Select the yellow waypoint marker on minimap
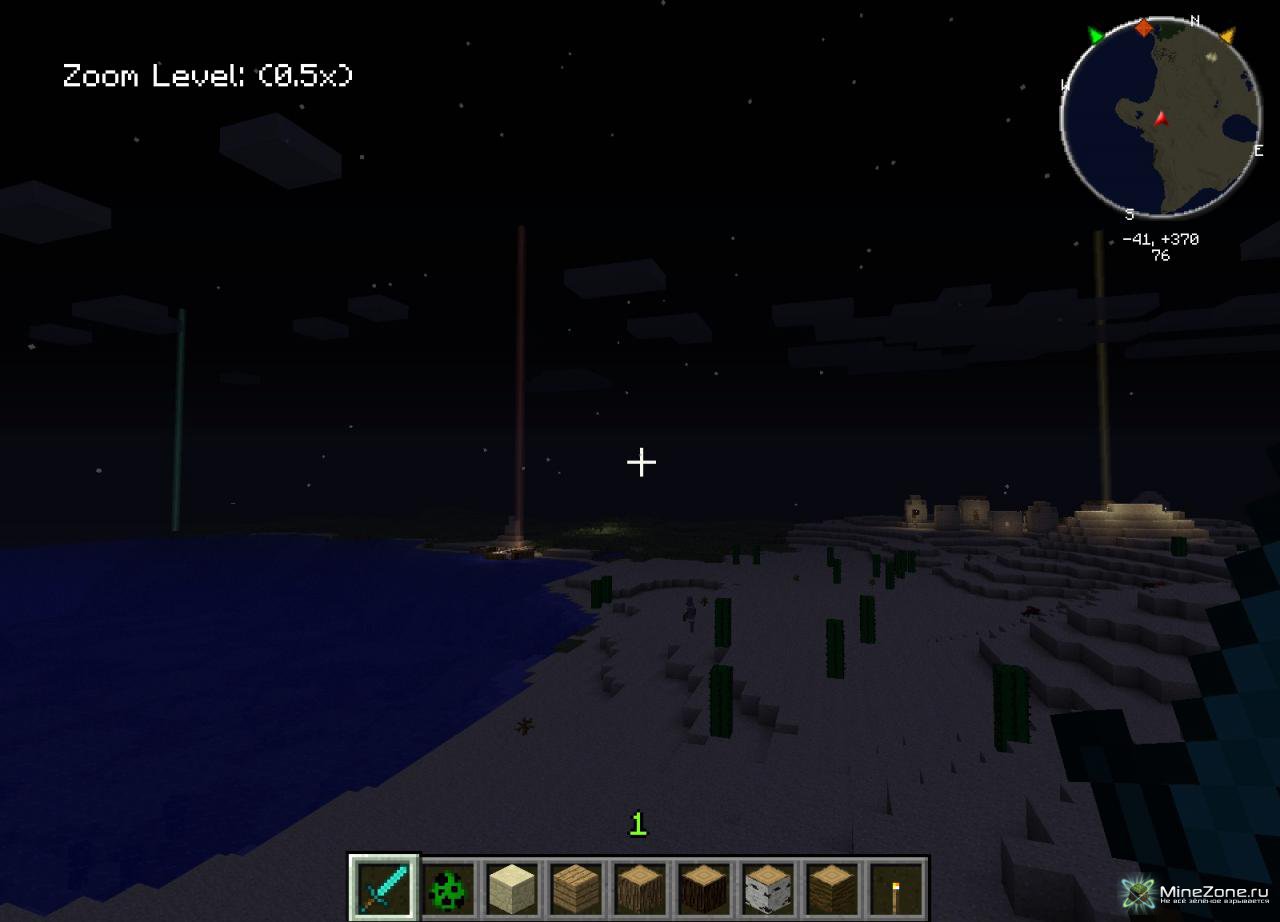 tap(1227, 37)
